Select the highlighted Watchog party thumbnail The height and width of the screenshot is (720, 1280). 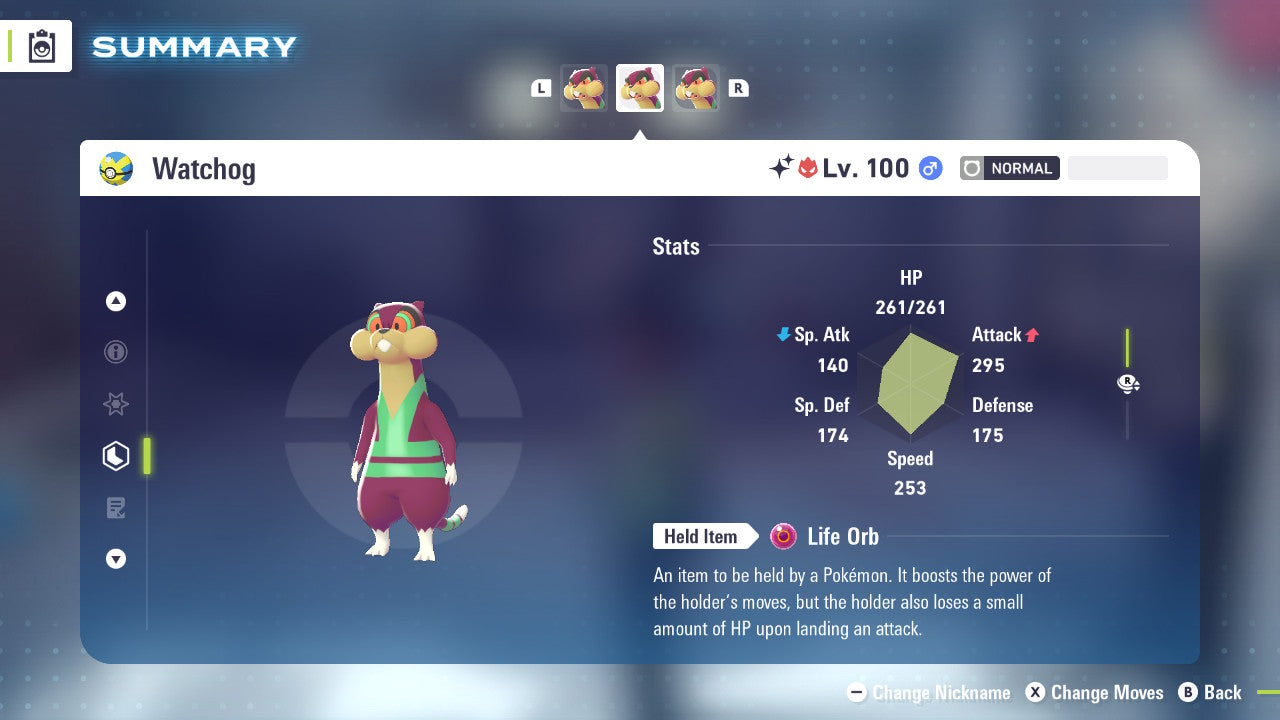(x=640, y=88)
